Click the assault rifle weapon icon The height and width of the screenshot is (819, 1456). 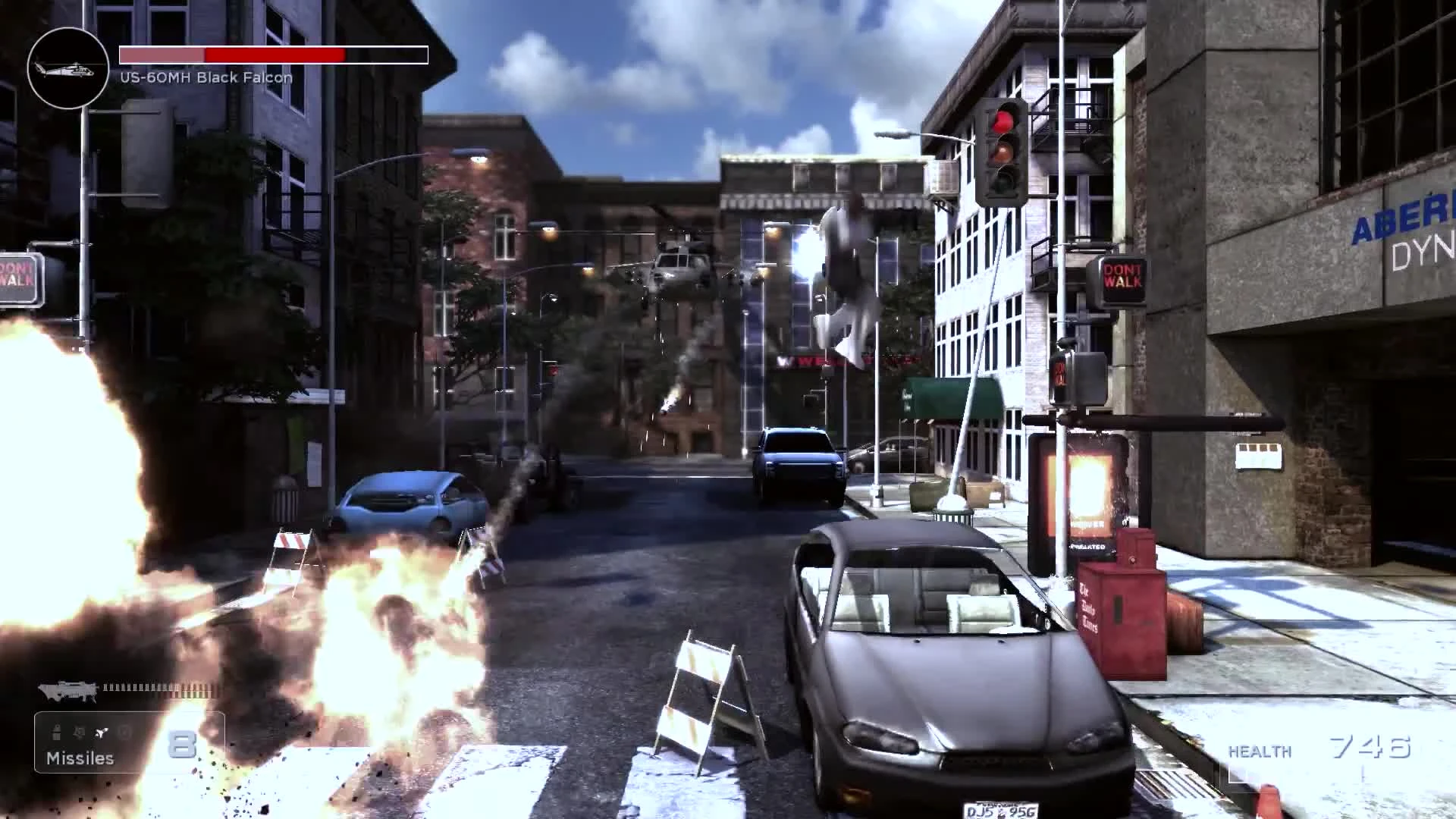pos(68,690)
